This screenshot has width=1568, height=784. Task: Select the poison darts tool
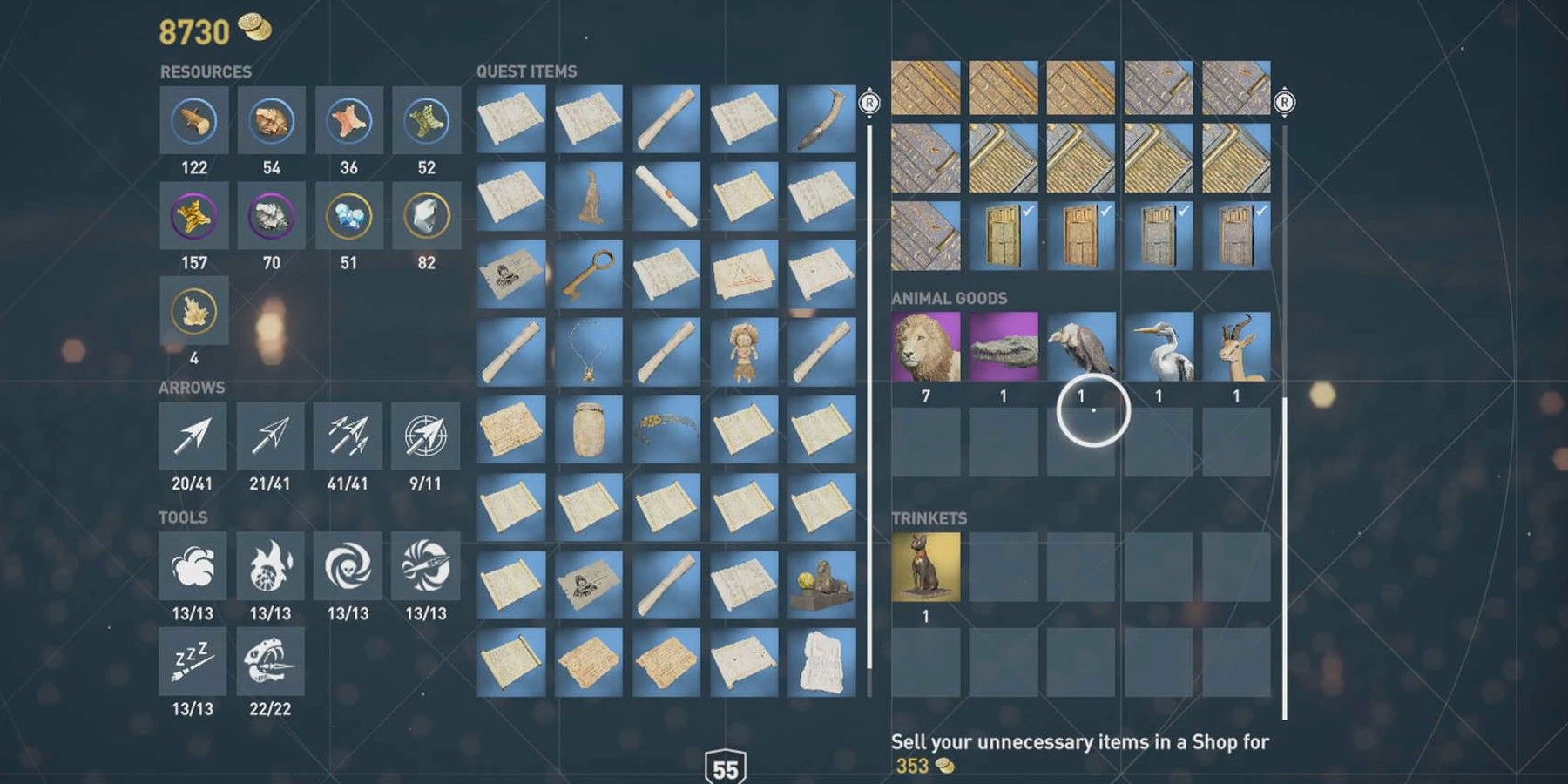tap(348, 568)
